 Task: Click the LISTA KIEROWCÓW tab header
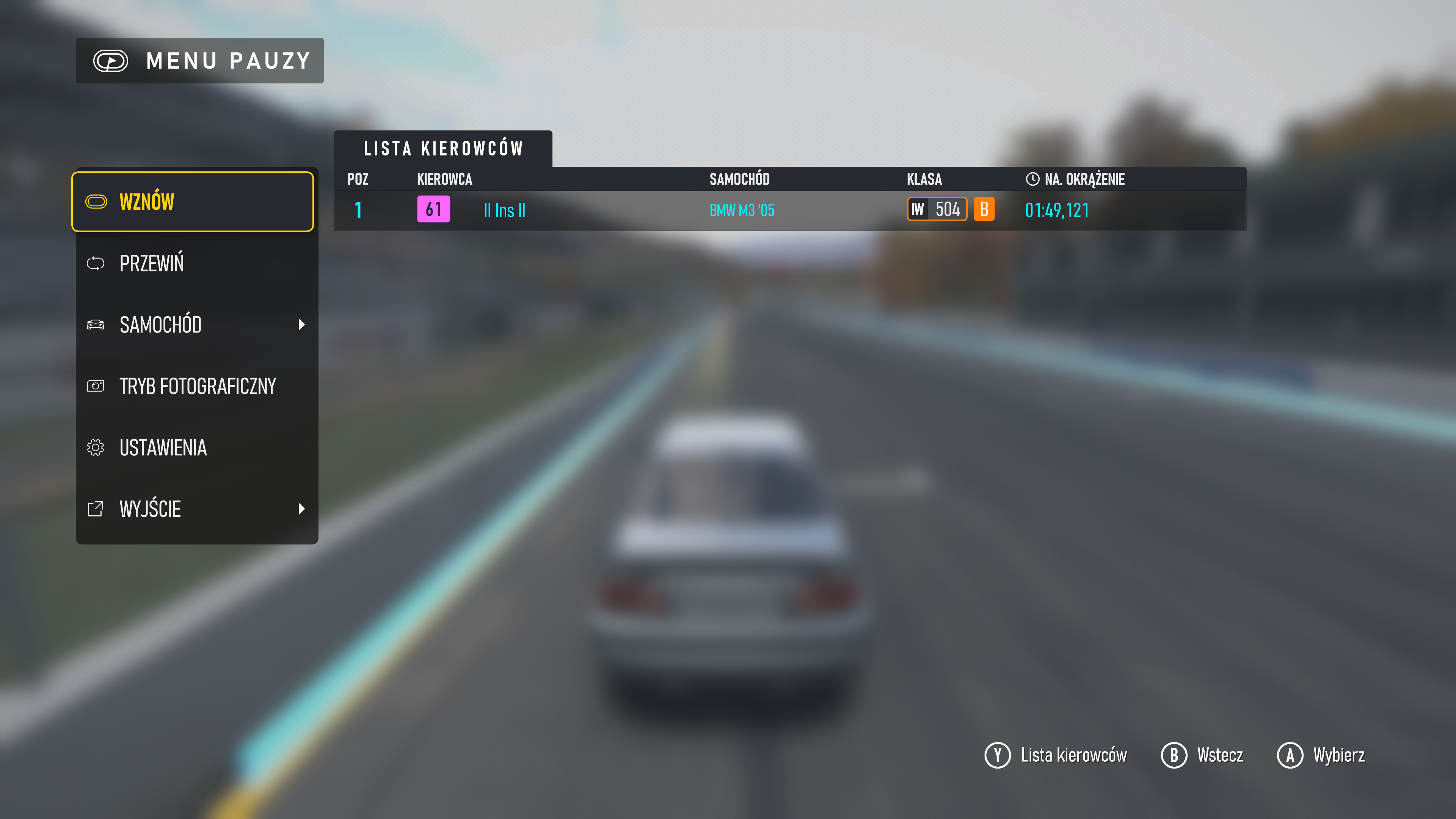point(443,149)
